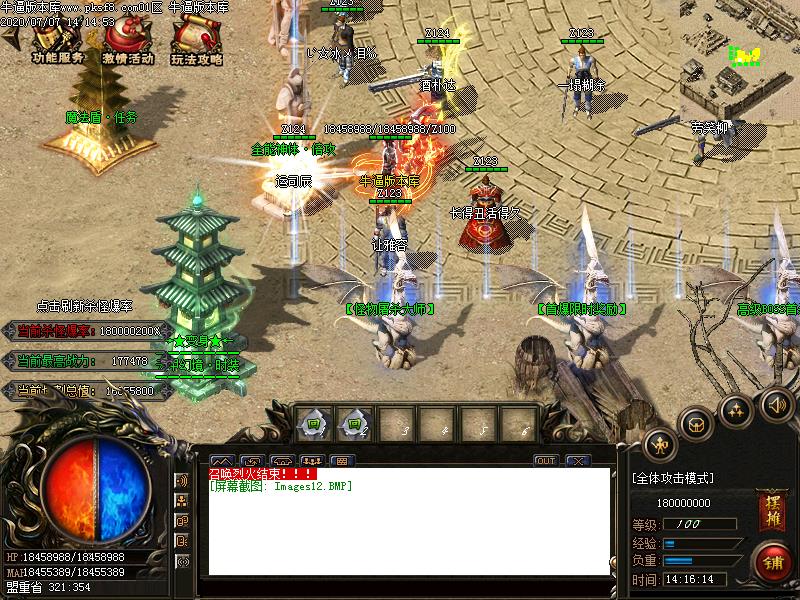
Task: Open the 激情活动 events menu
Action: [x=127, y=43]
